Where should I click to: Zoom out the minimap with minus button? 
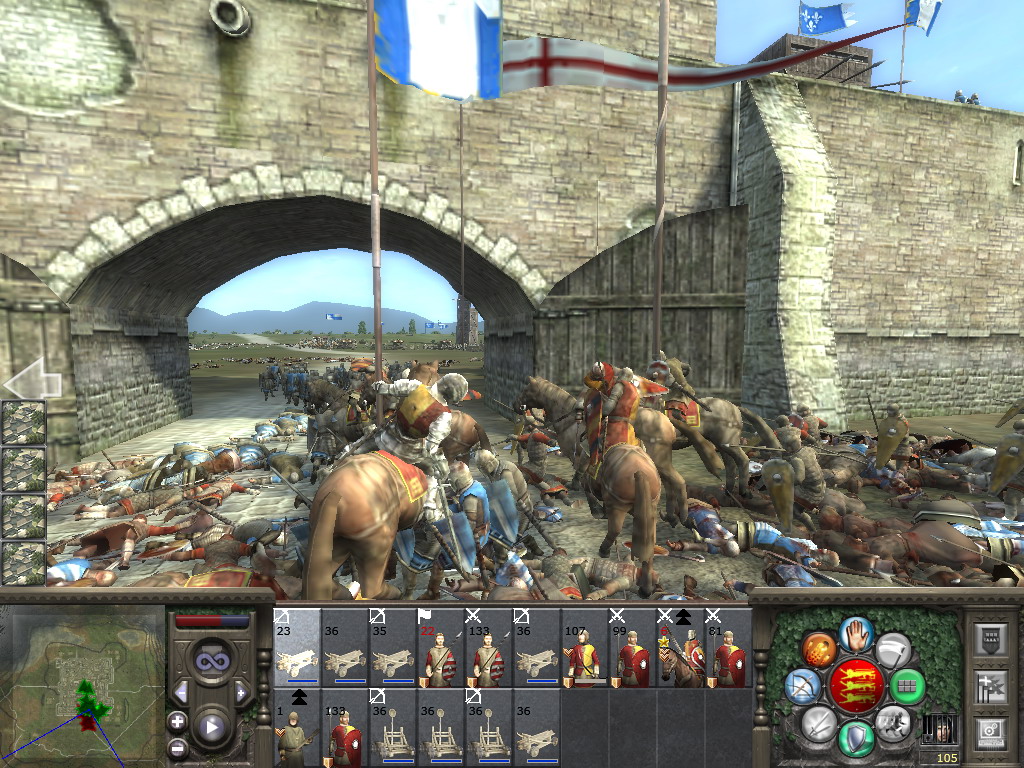177,746
